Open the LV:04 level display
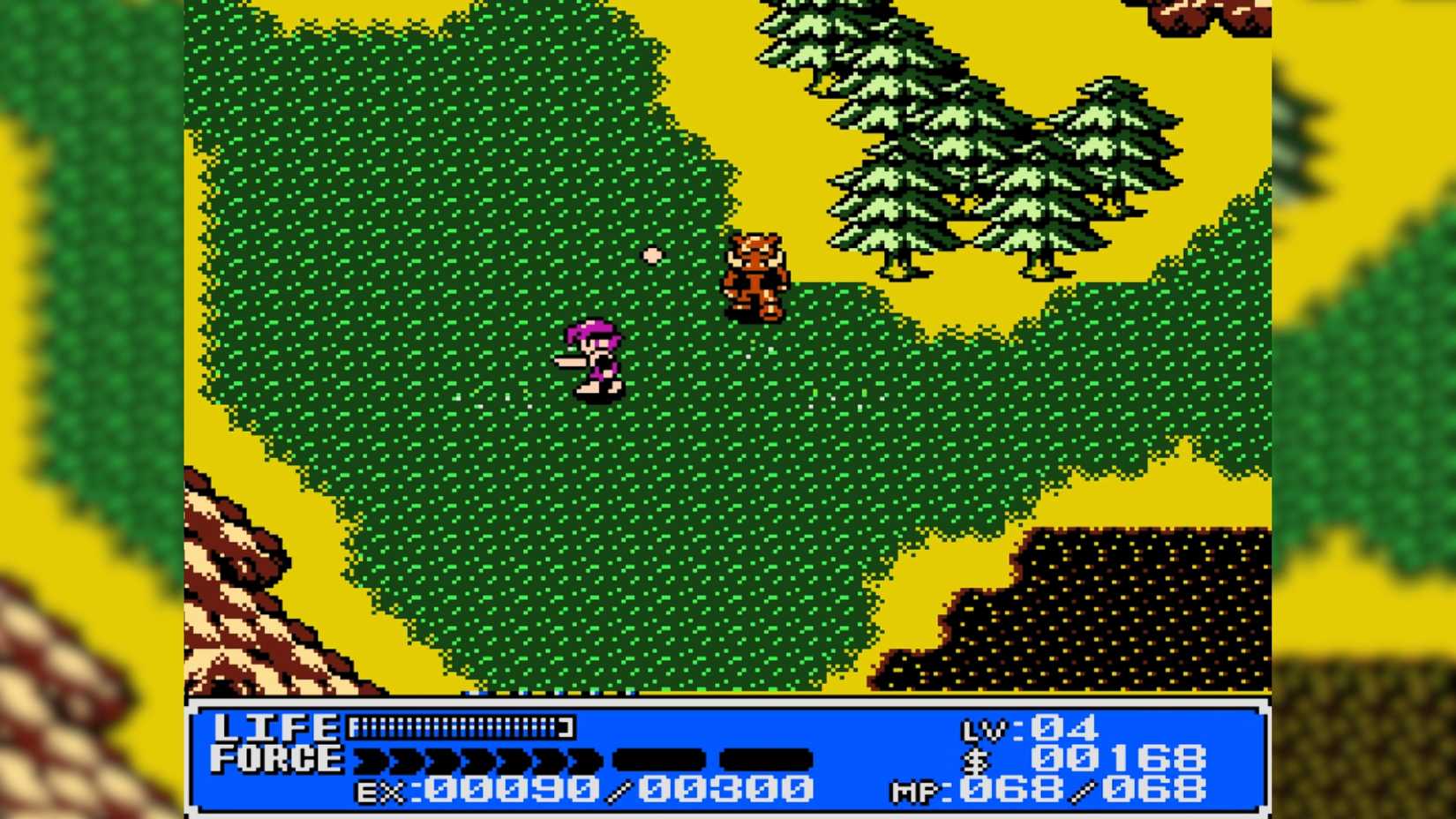The height and width of the screenshot is (819, 1456). tap(1028, 729)
